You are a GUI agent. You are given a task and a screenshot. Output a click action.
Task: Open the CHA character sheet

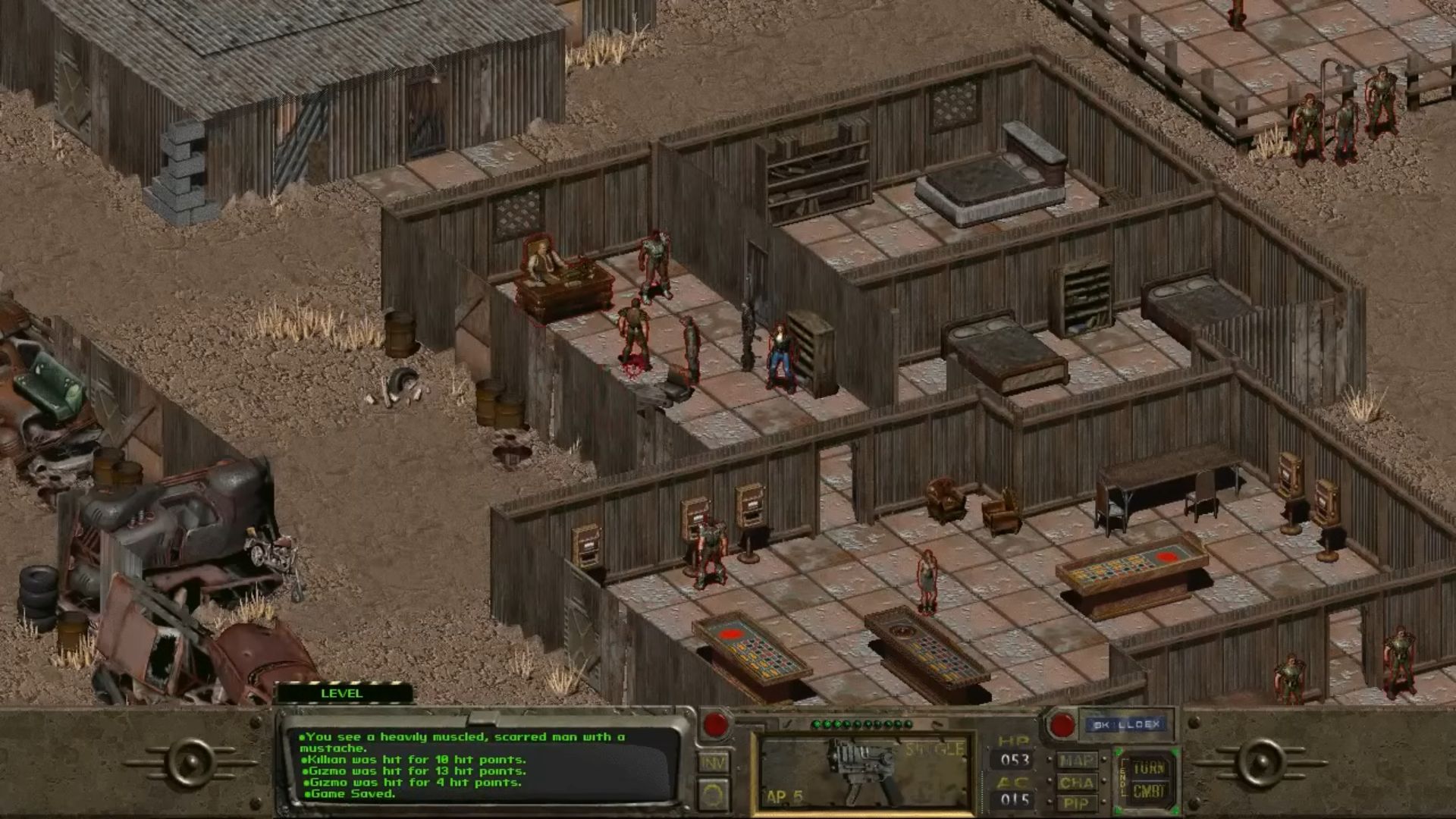tap(1076, 782)
